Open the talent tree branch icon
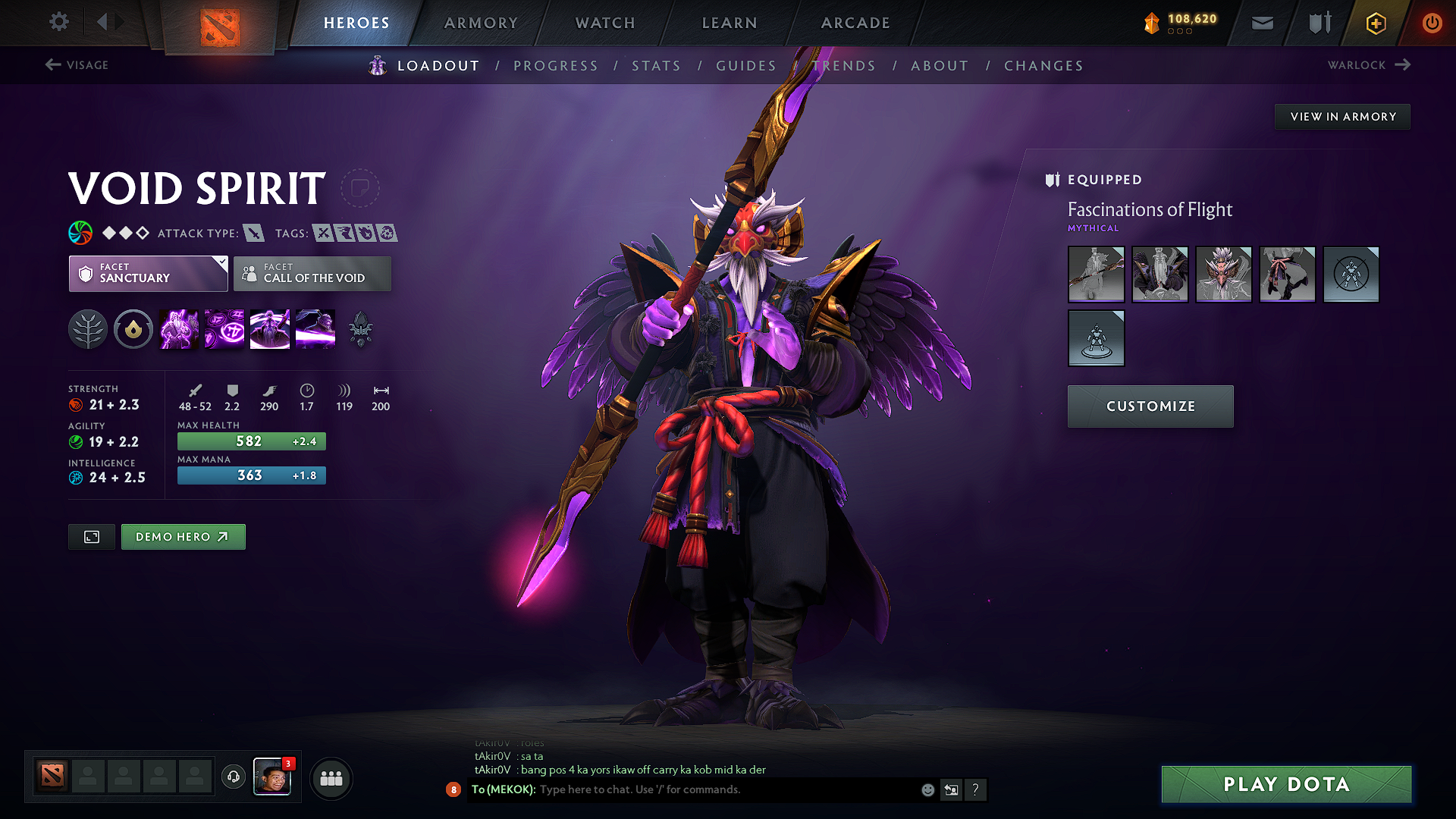Viewport: 1456px width, 819px height. [x=88, y=328]
